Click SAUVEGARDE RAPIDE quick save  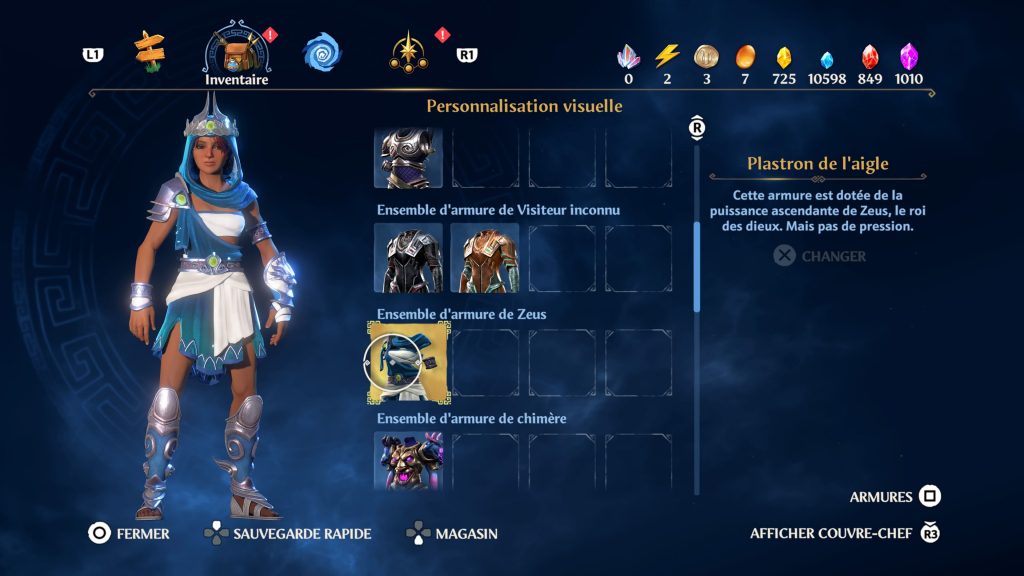[x=287, y=534]
